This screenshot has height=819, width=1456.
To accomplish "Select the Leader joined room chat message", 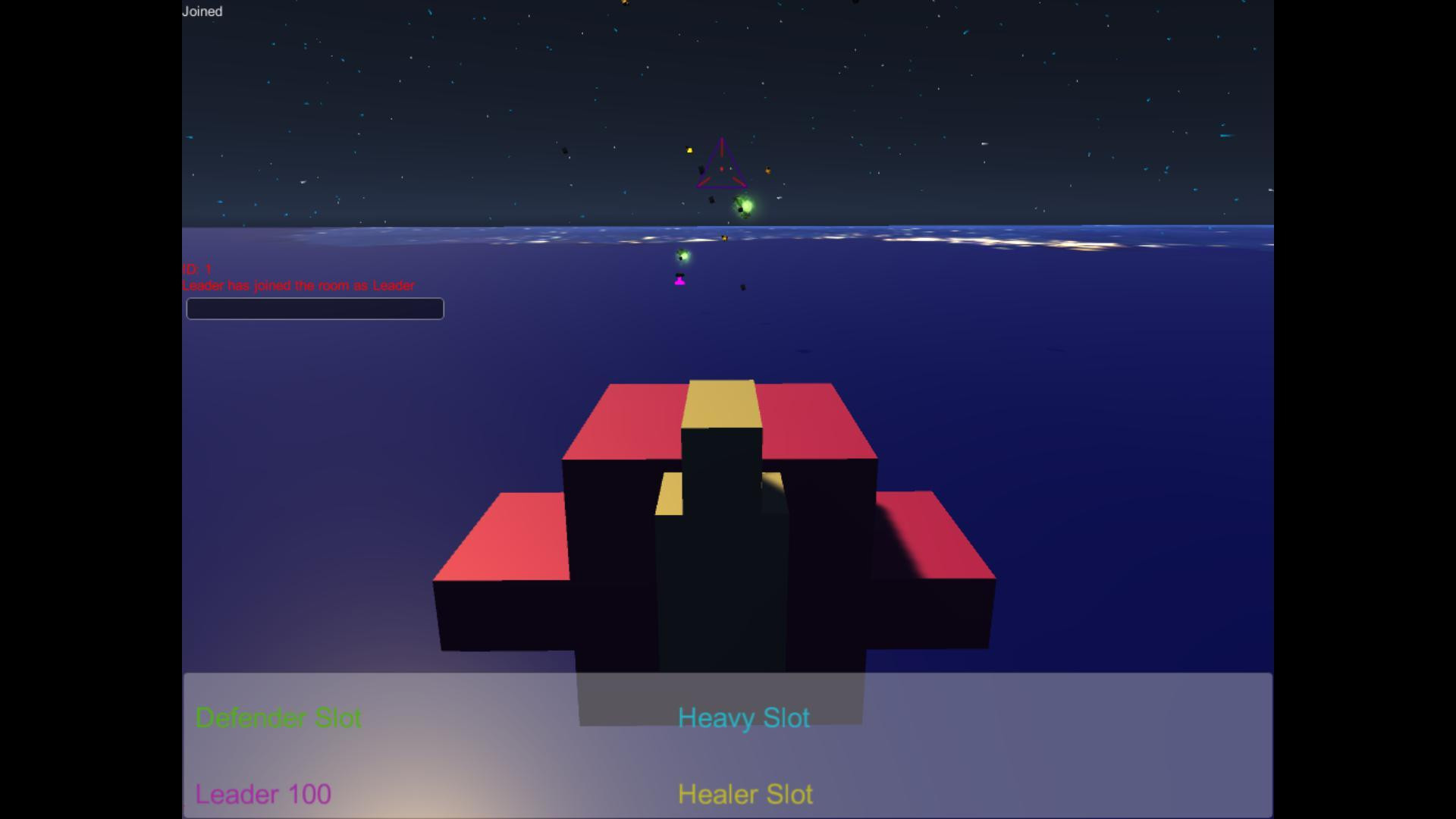I will pos(298,286).
